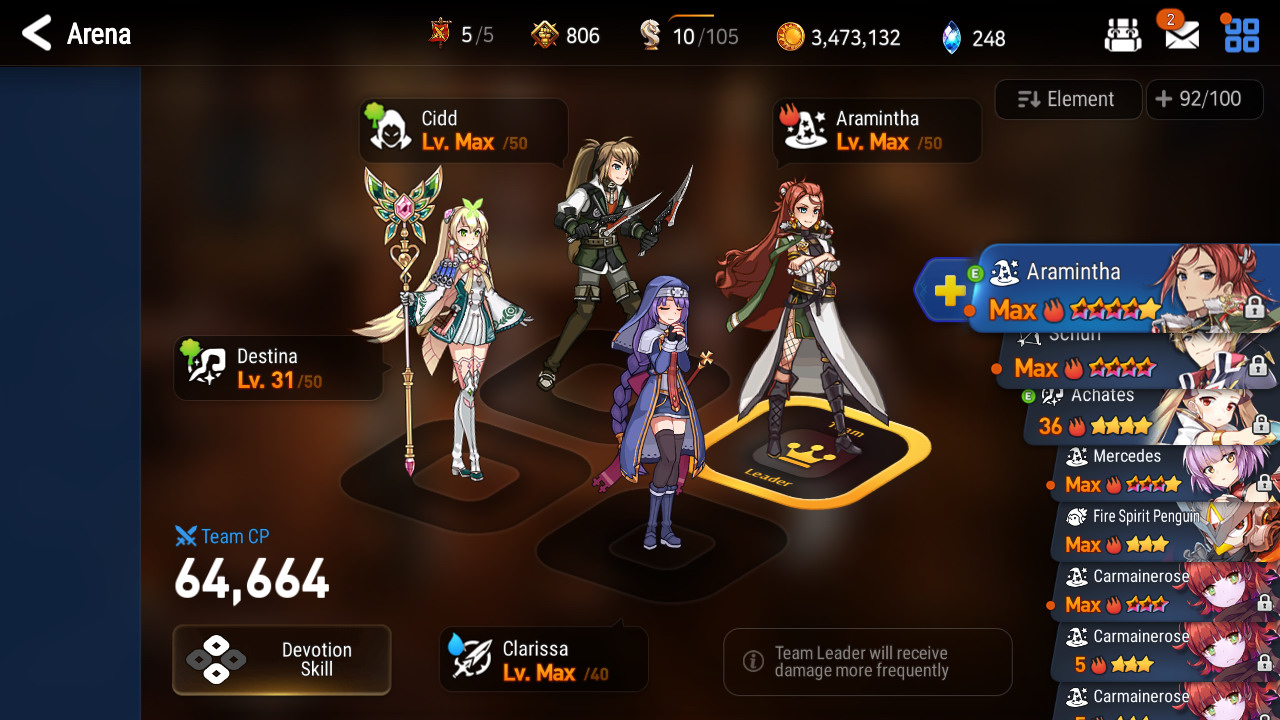Open the Devotion Skill panel
The height and width of the screenshot is (720, 1280).
pyautogui.click(x=282, y=659)
